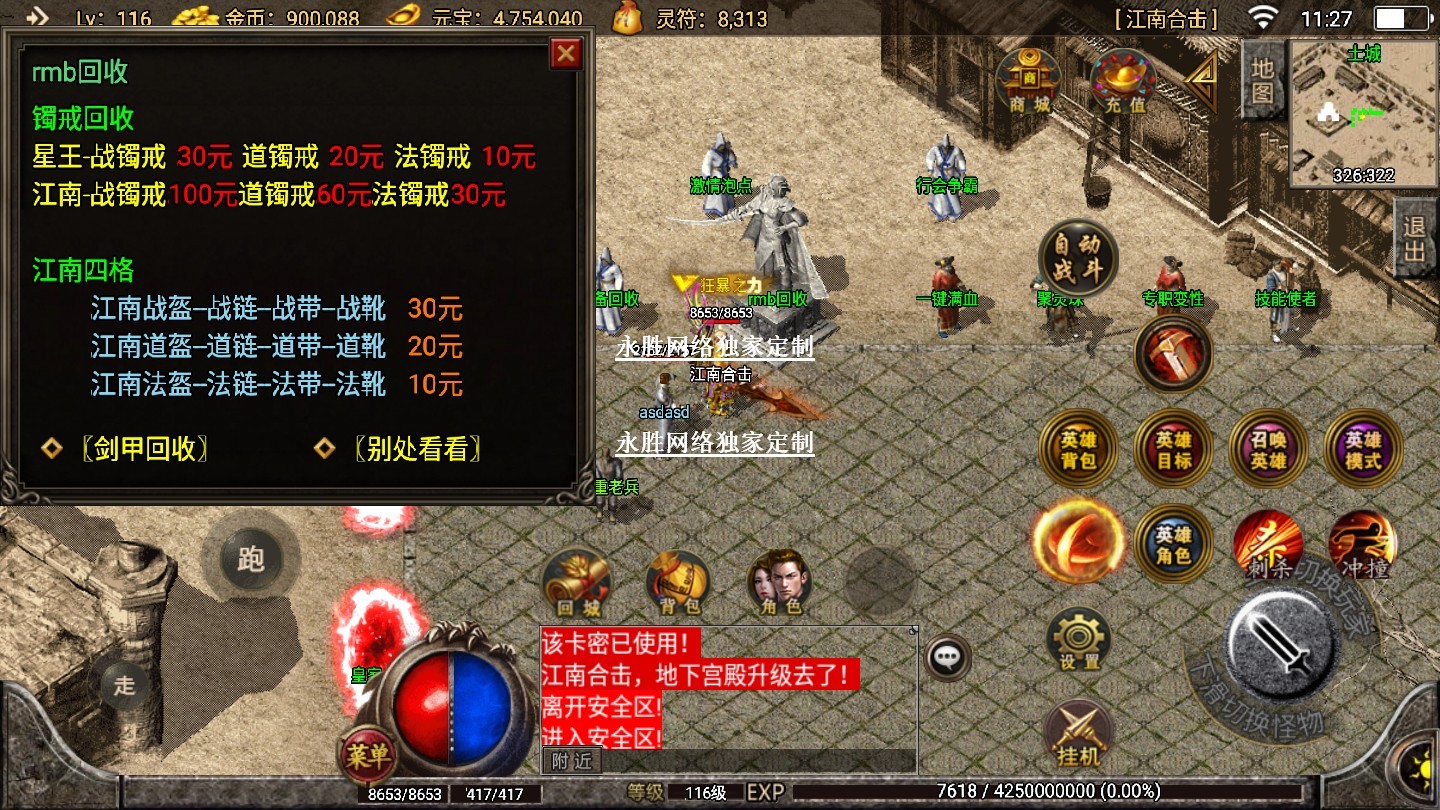Activate 召唤英雄 summon hero
The height and width of the screenshot is (810, 1440).
pos(1268,450)
